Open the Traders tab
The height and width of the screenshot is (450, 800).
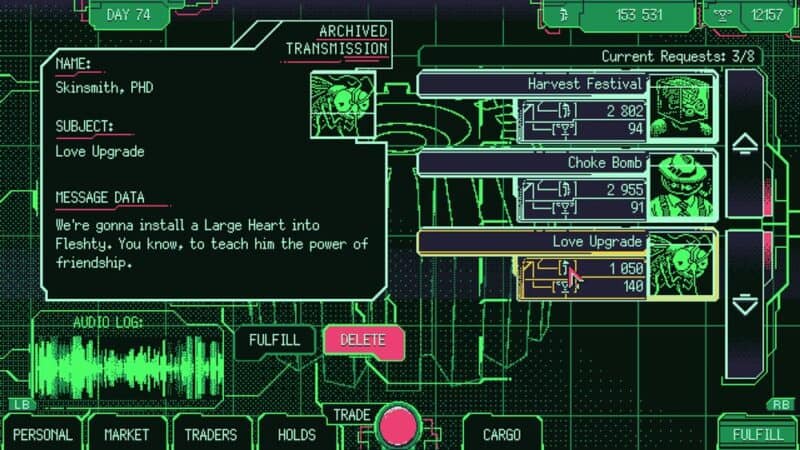[x=210, y=434]
